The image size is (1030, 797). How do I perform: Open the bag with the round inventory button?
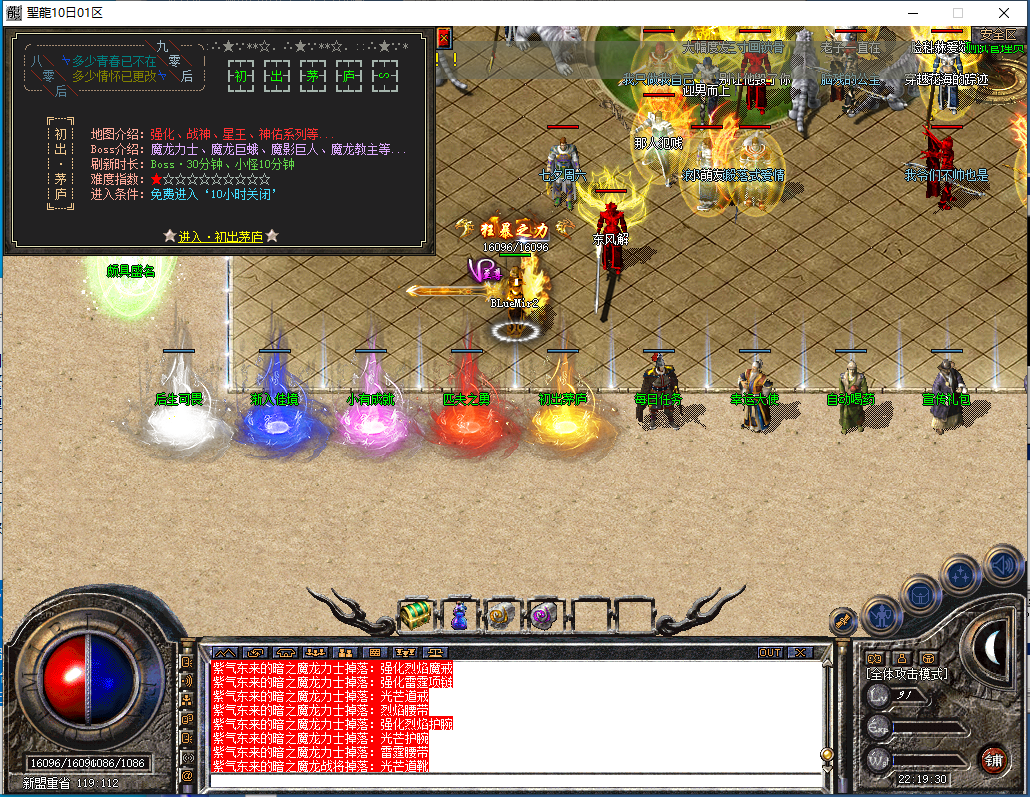pos(920,593)
